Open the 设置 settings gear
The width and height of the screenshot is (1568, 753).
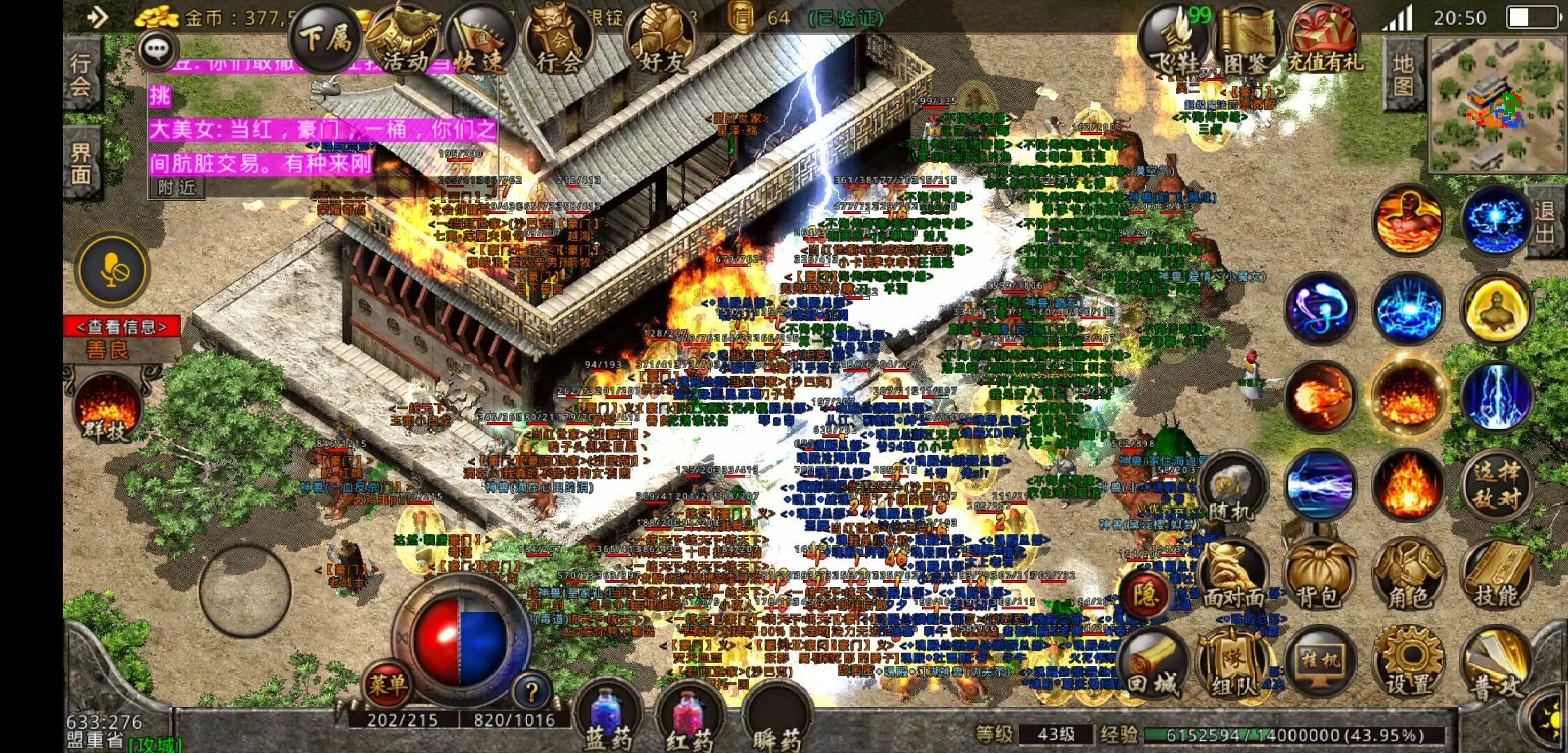[1408, 663]
